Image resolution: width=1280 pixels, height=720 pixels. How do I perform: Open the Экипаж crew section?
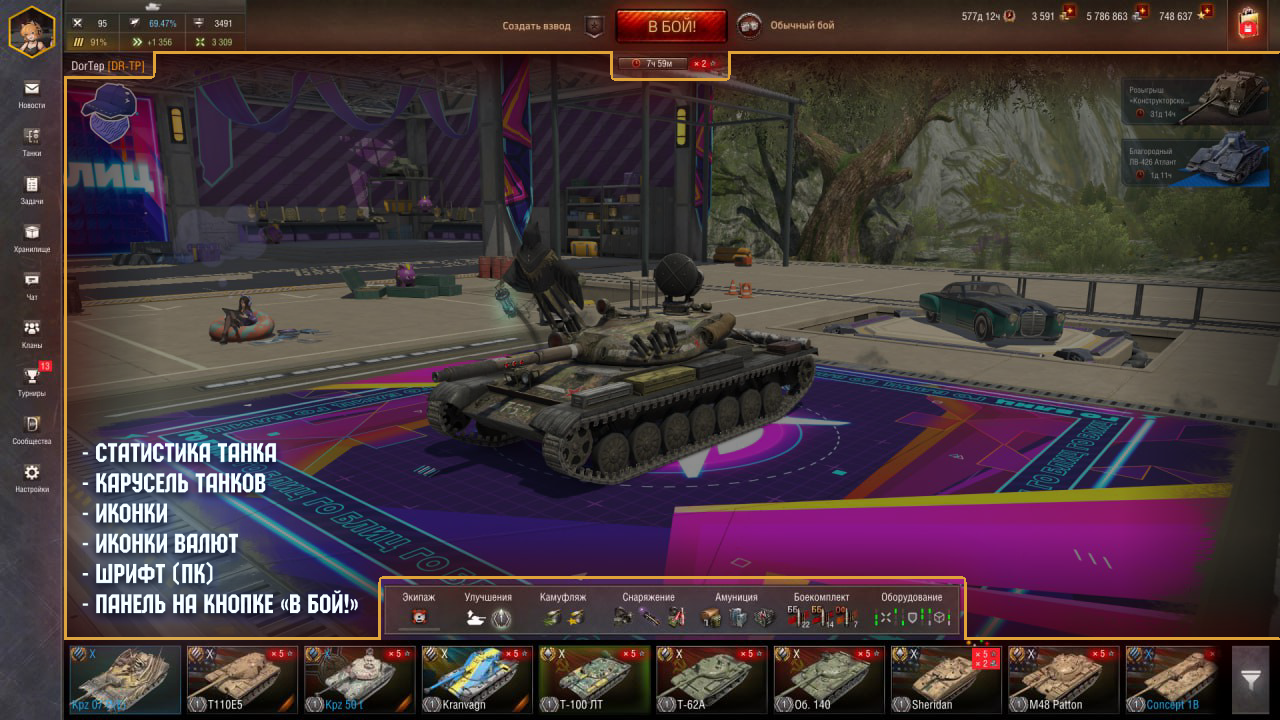(x=419, y=609)
